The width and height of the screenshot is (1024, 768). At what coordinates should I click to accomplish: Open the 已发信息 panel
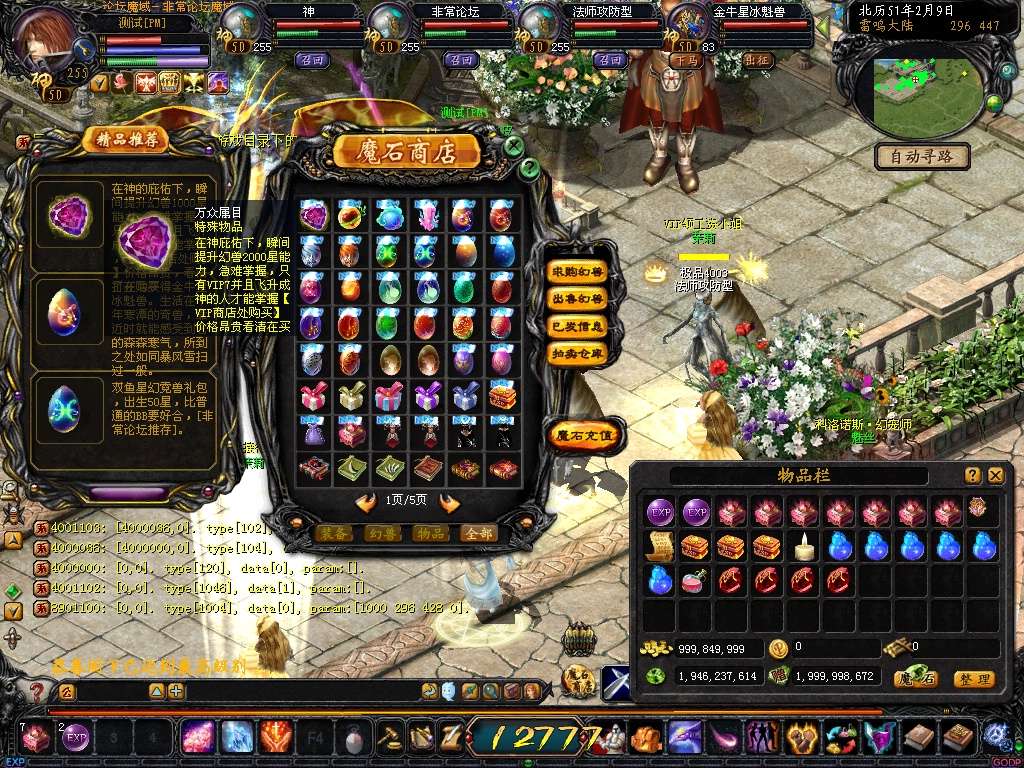[577, 326]
